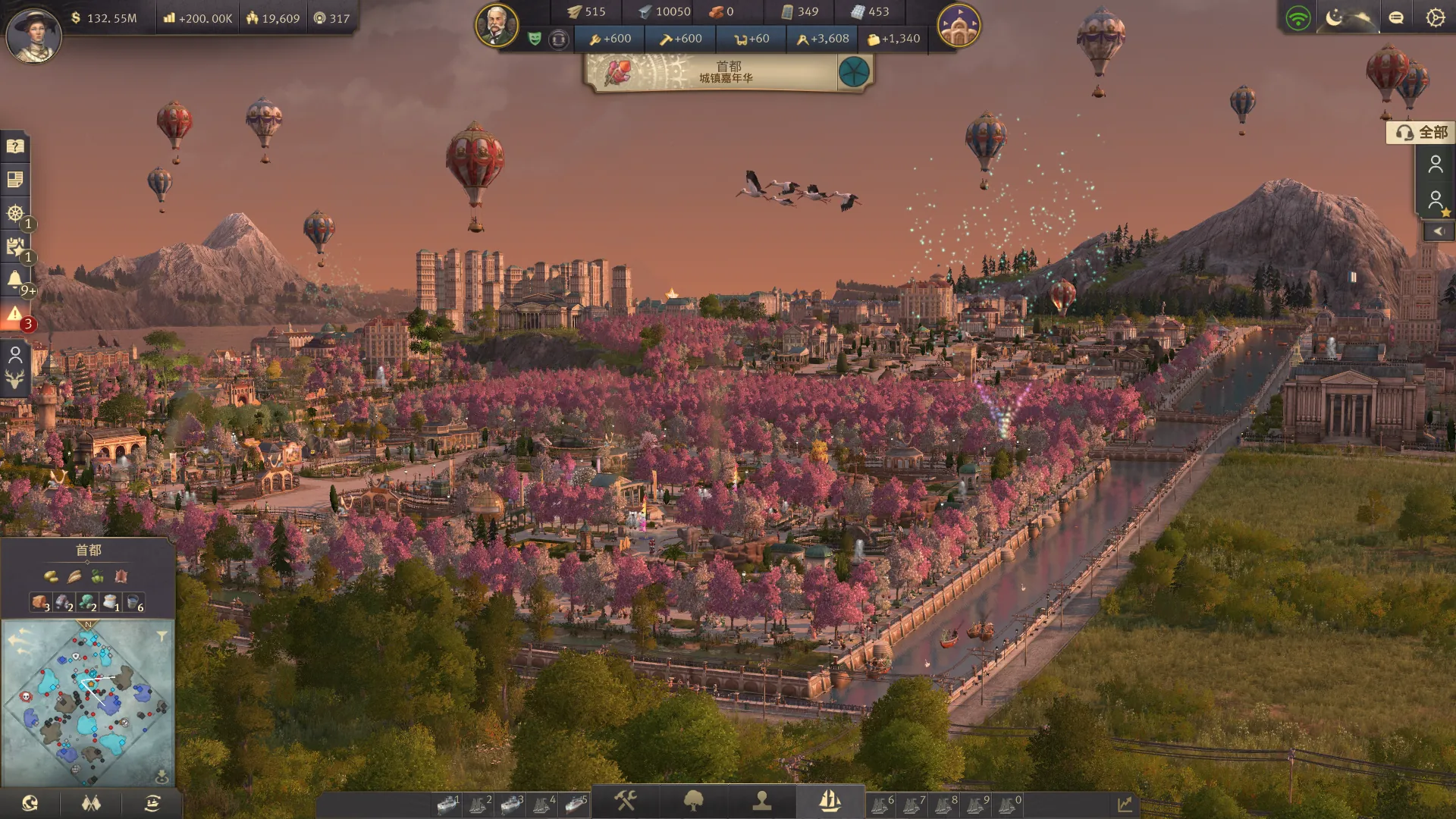
Task: Open the red warning alerts
Action: click(x=15, y=313)
